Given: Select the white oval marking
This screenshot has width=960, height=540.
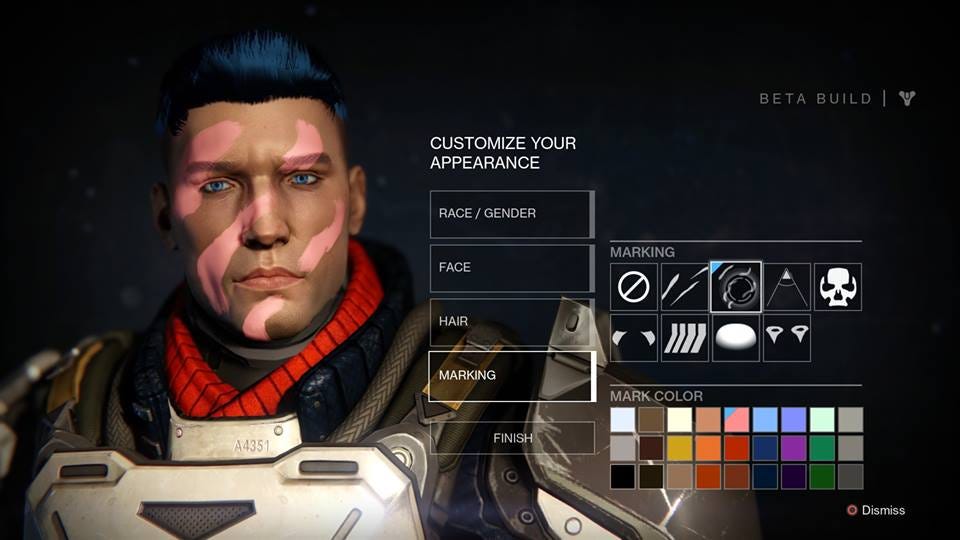Looking at the screenshot, I should tap(736, 338).
